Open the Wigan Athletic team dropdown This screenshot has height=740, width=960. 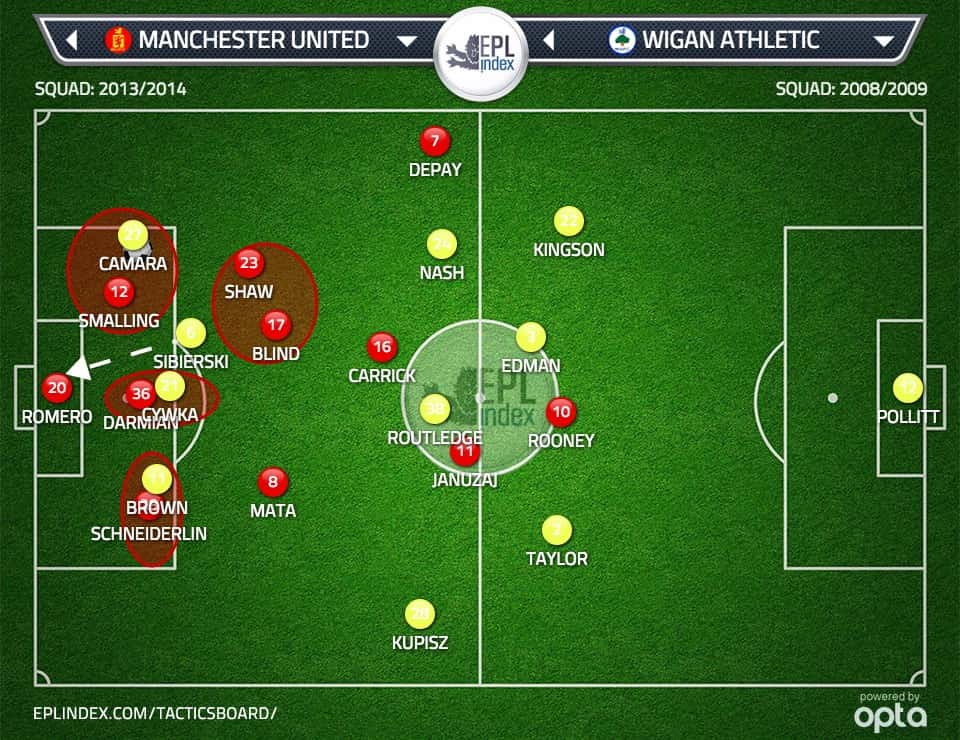tap(883, 41)
